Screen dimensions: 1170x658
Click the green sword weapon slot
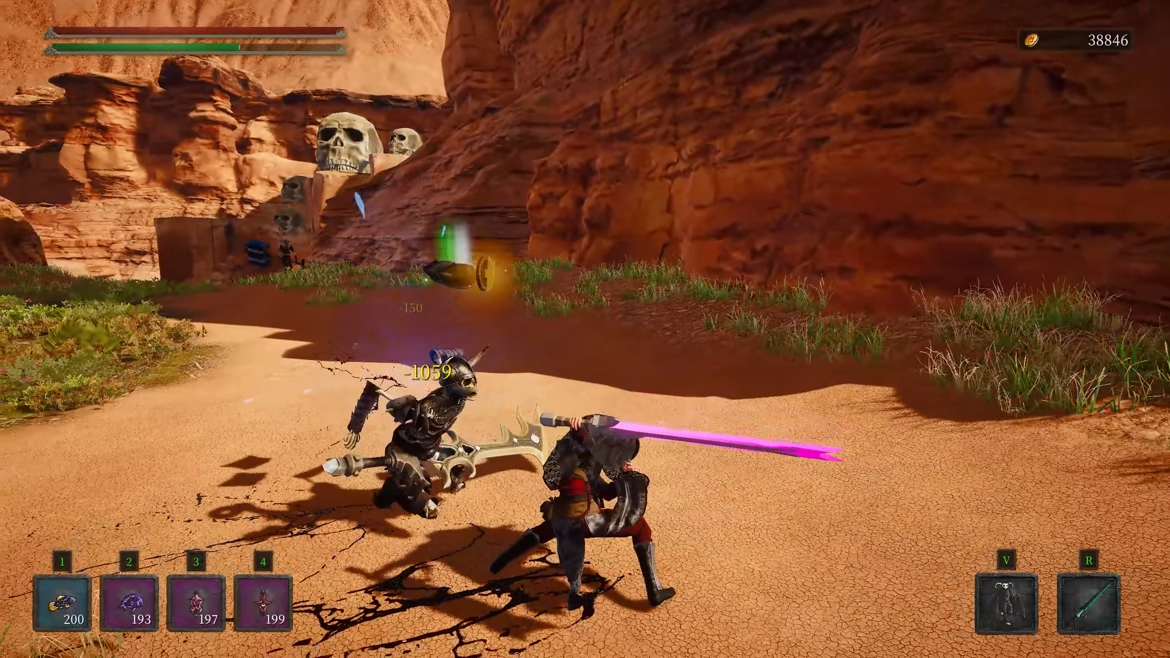[1088, 603]
